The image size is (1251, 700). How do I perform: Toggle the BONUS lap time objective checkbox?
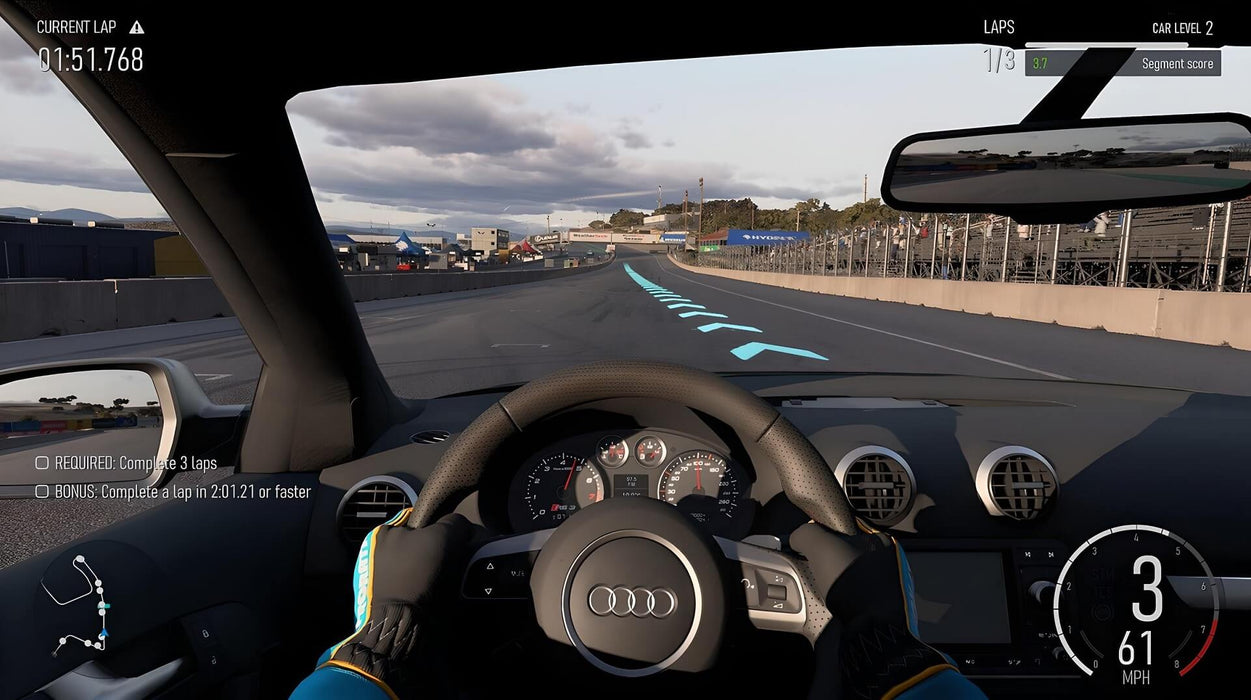point(42,491)
